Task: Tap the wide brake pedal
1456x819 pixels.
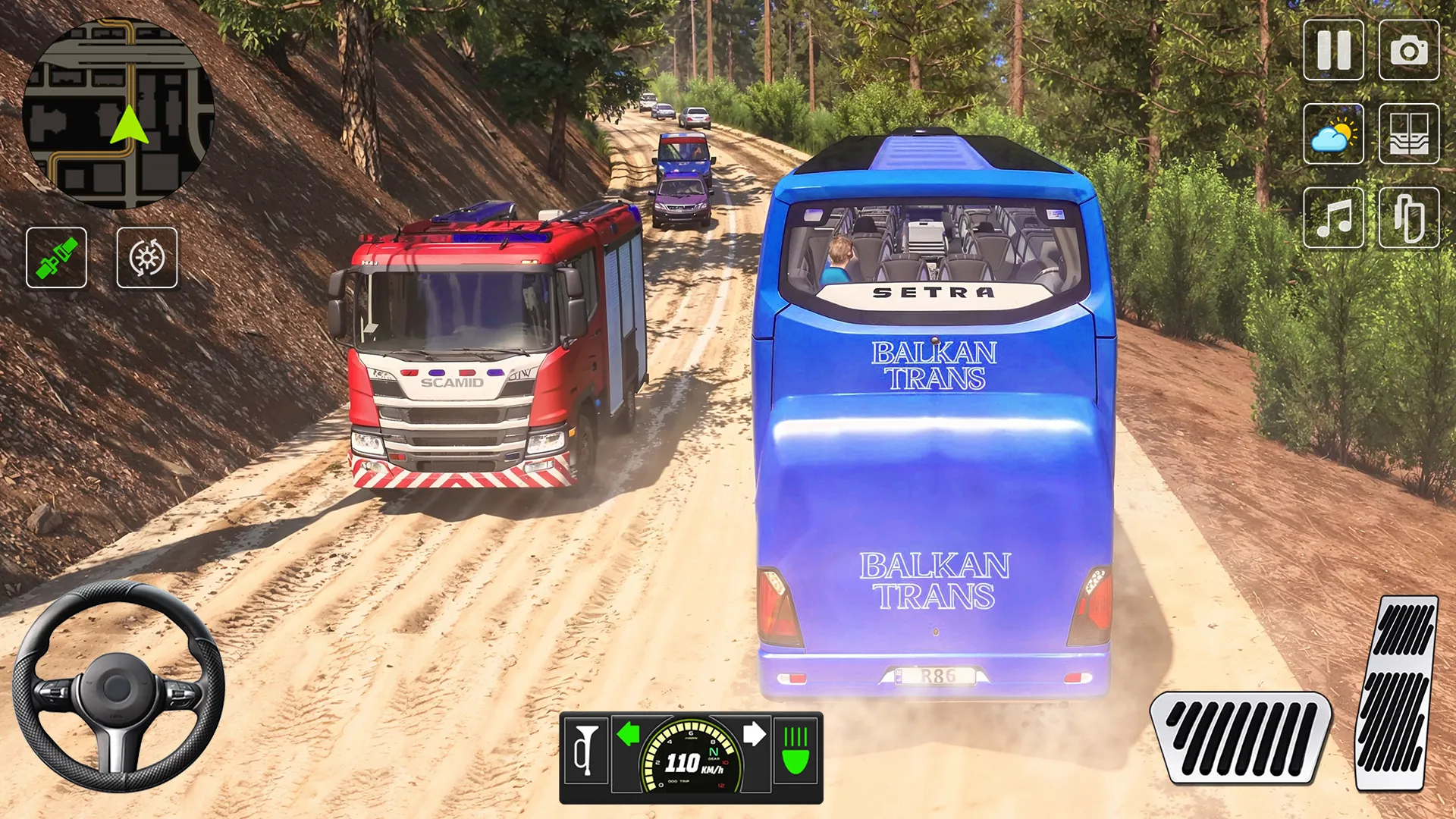Action: (x=1240, y=737)
